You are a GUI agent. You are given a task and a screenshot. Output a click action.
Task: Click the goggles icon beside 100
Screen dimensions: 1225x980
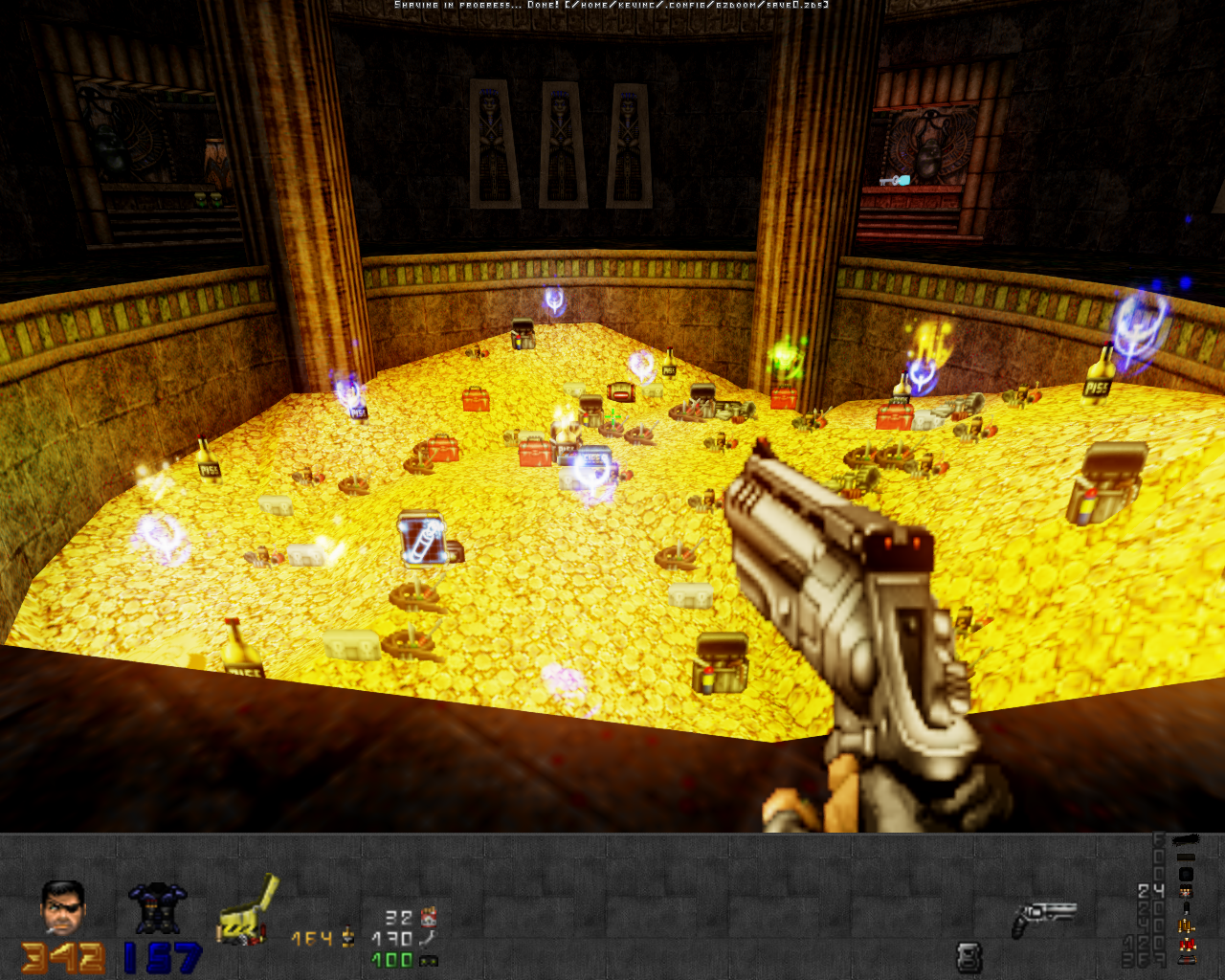428,960
